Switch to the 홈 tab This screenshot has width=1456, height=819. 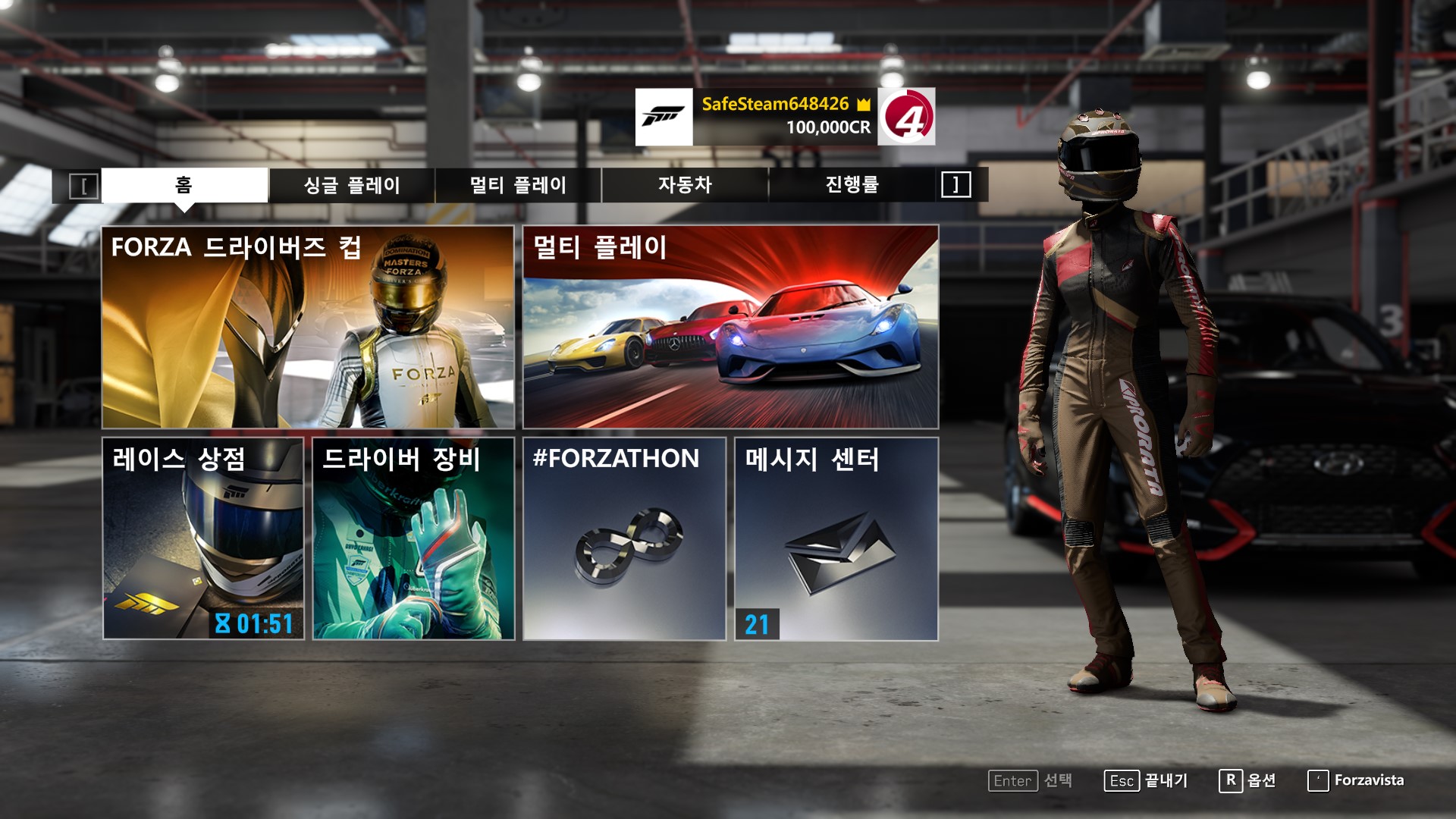tap(184, 185)
